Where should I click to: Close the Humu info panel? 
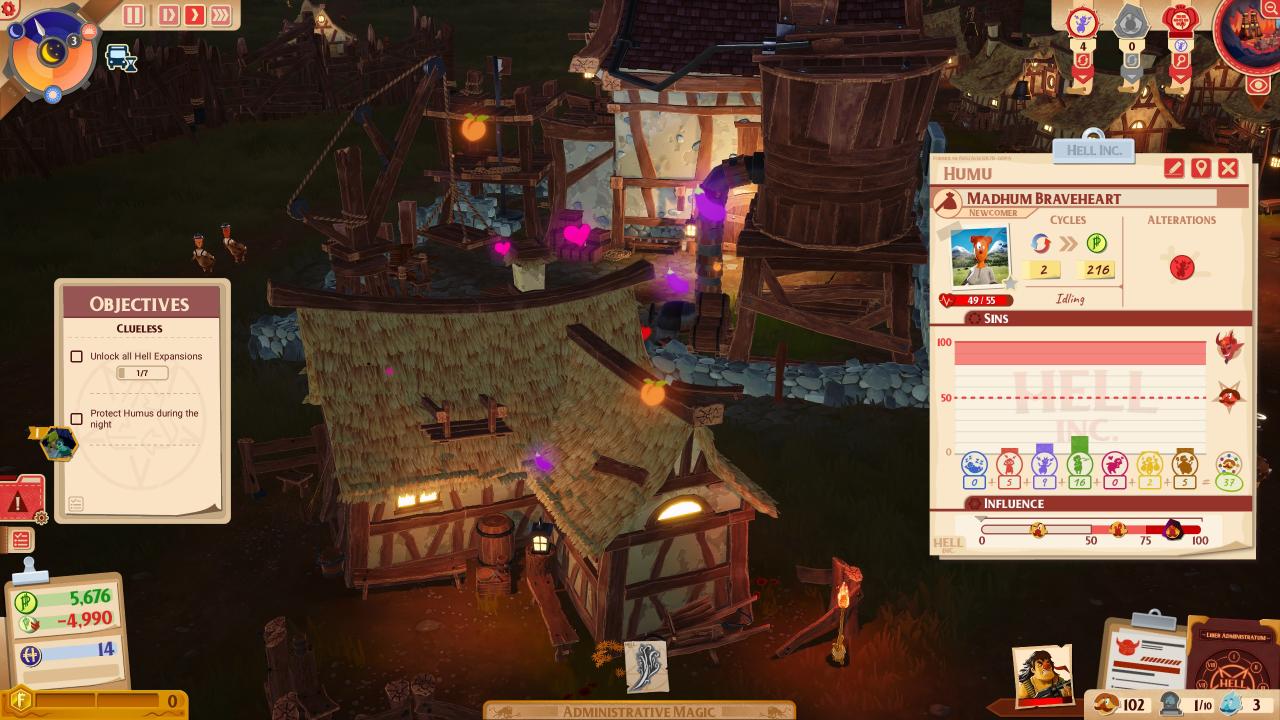click(x=1228, y=168)
